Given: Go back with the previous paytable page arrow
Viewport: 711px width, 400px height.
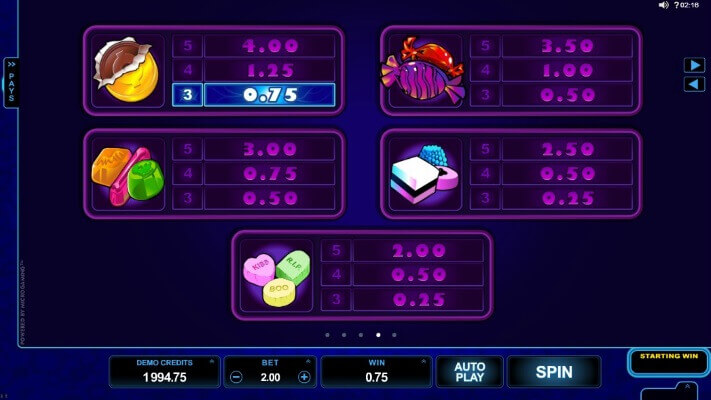Looking at the screenshot, I should [694, 84].
